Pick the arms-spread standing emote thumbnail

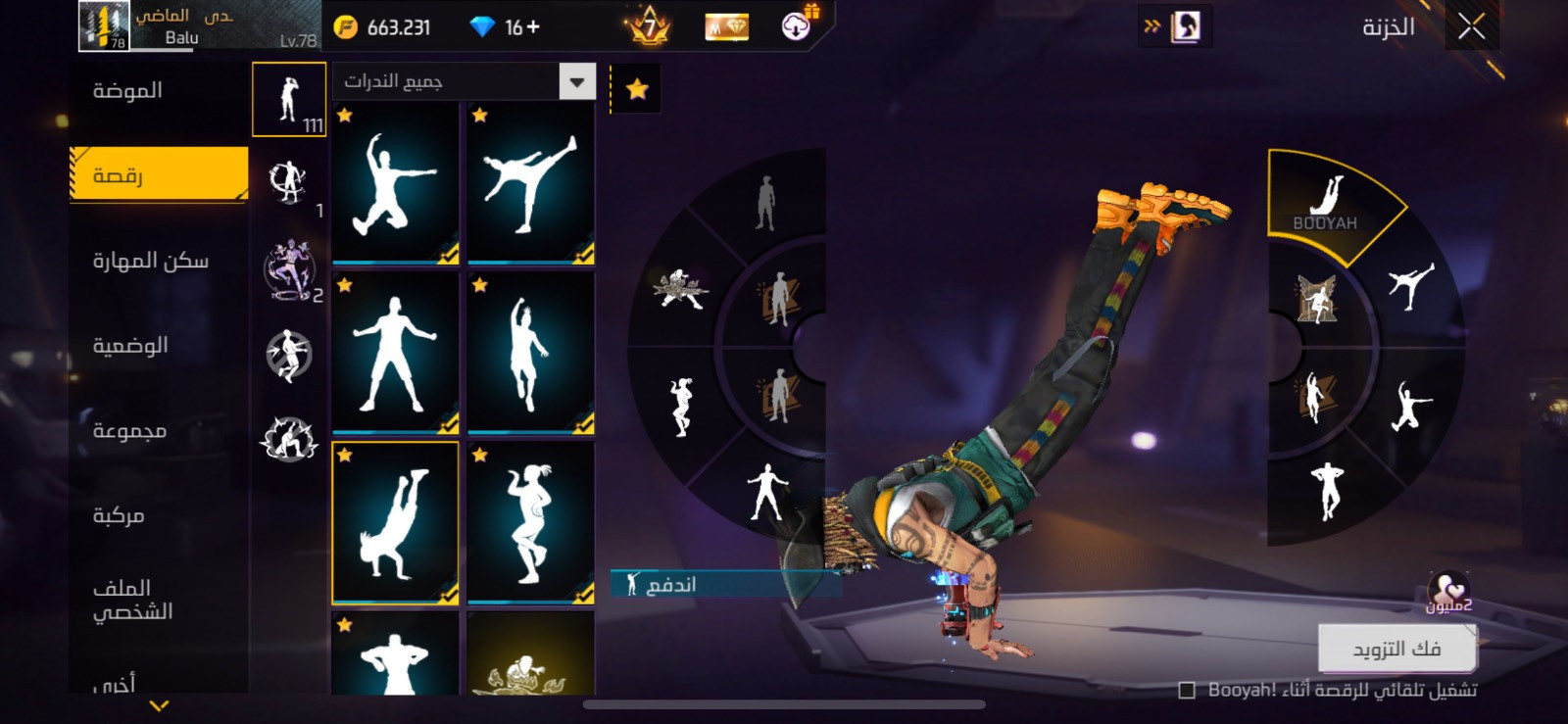(395, 353)
